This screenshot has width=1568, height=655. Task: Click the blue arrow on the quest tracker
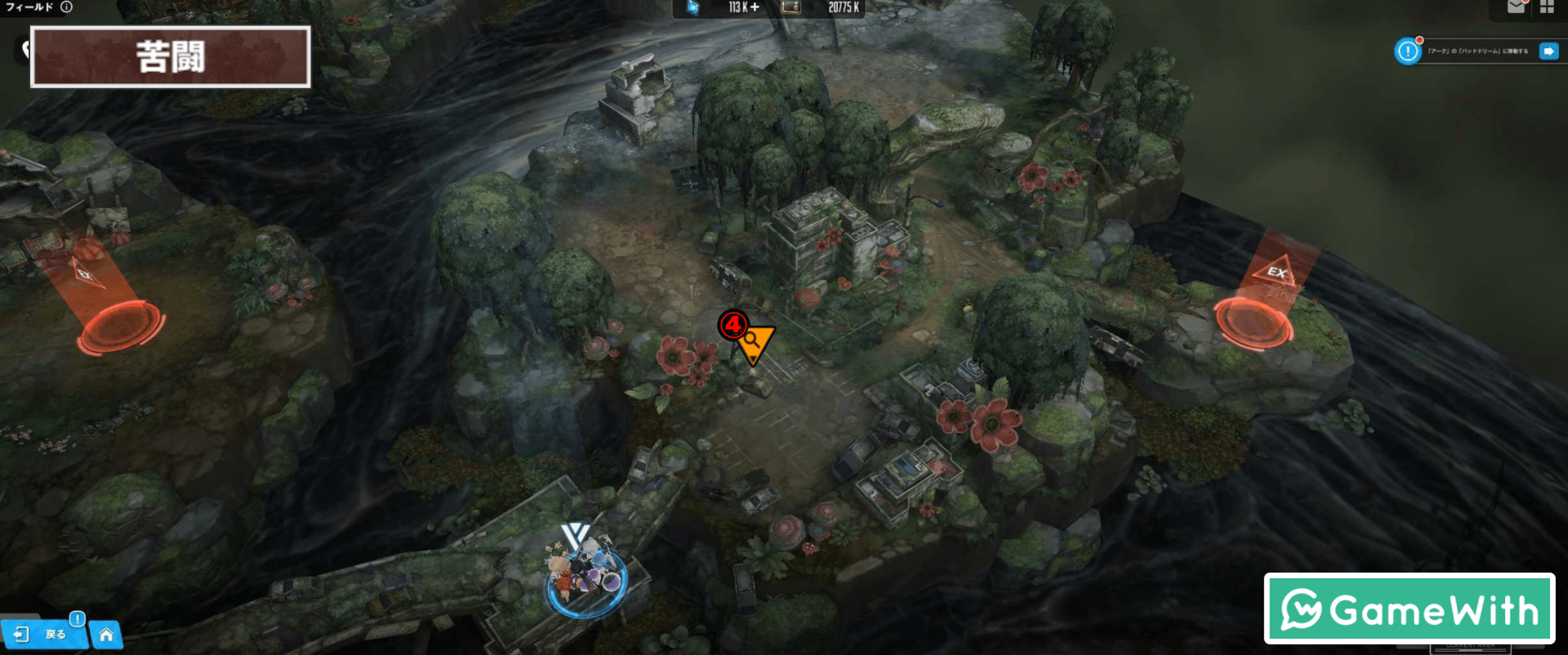click(x=1548, y=51)
